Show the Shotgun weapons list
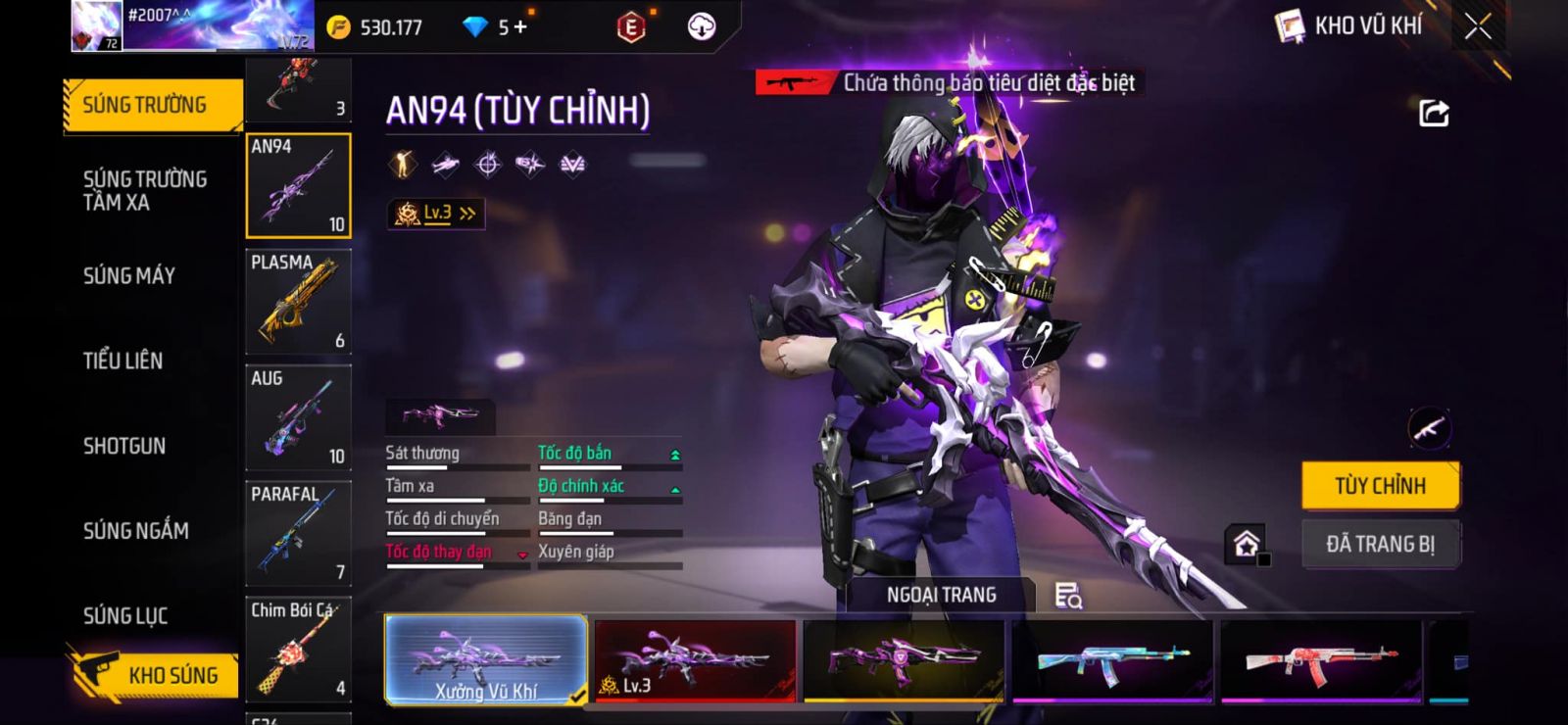The width and height of the screenshot is (1568, 725). pos(123,446)
